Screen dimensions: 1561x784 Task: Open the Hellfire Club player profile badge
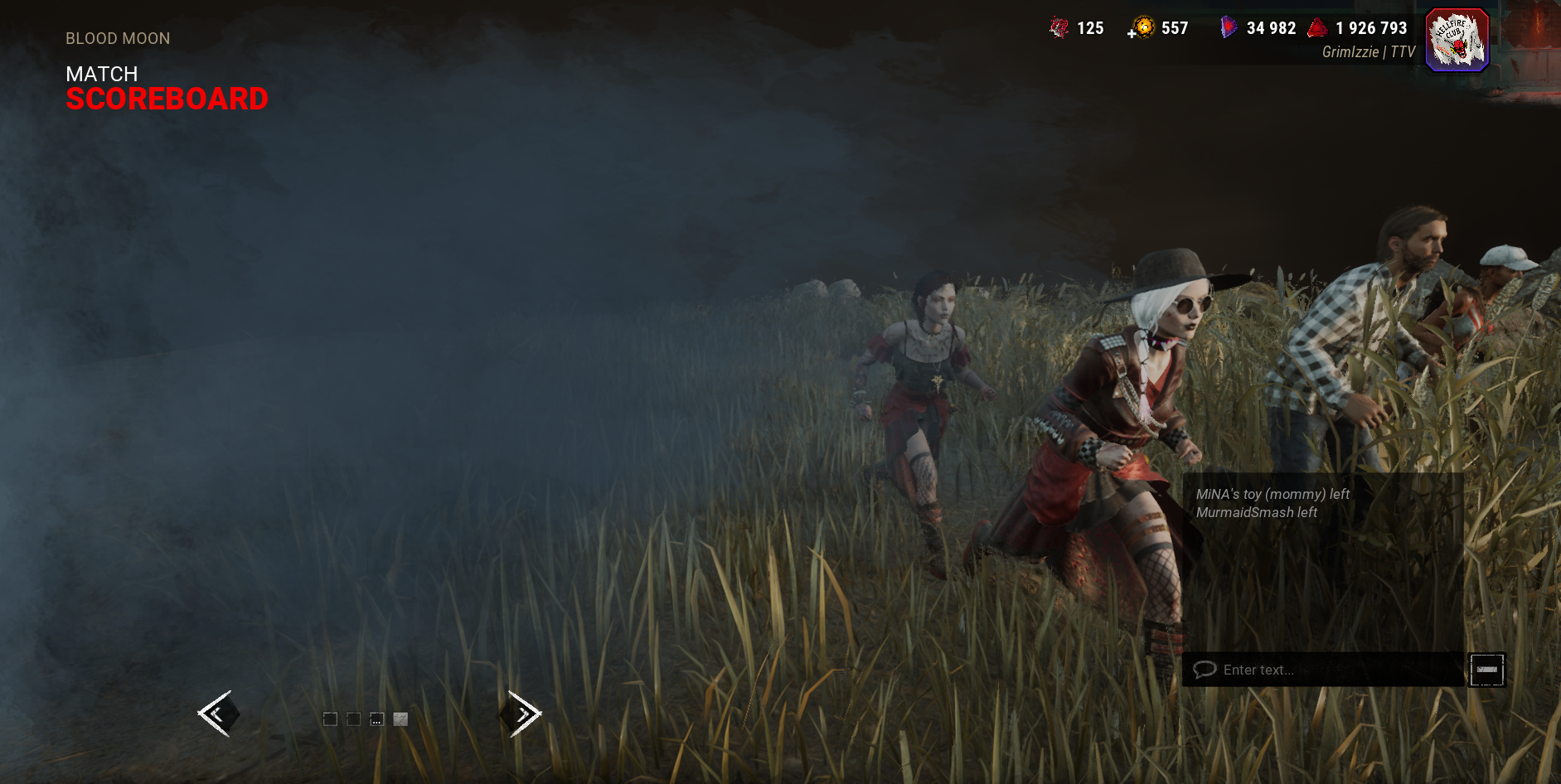1457,40
